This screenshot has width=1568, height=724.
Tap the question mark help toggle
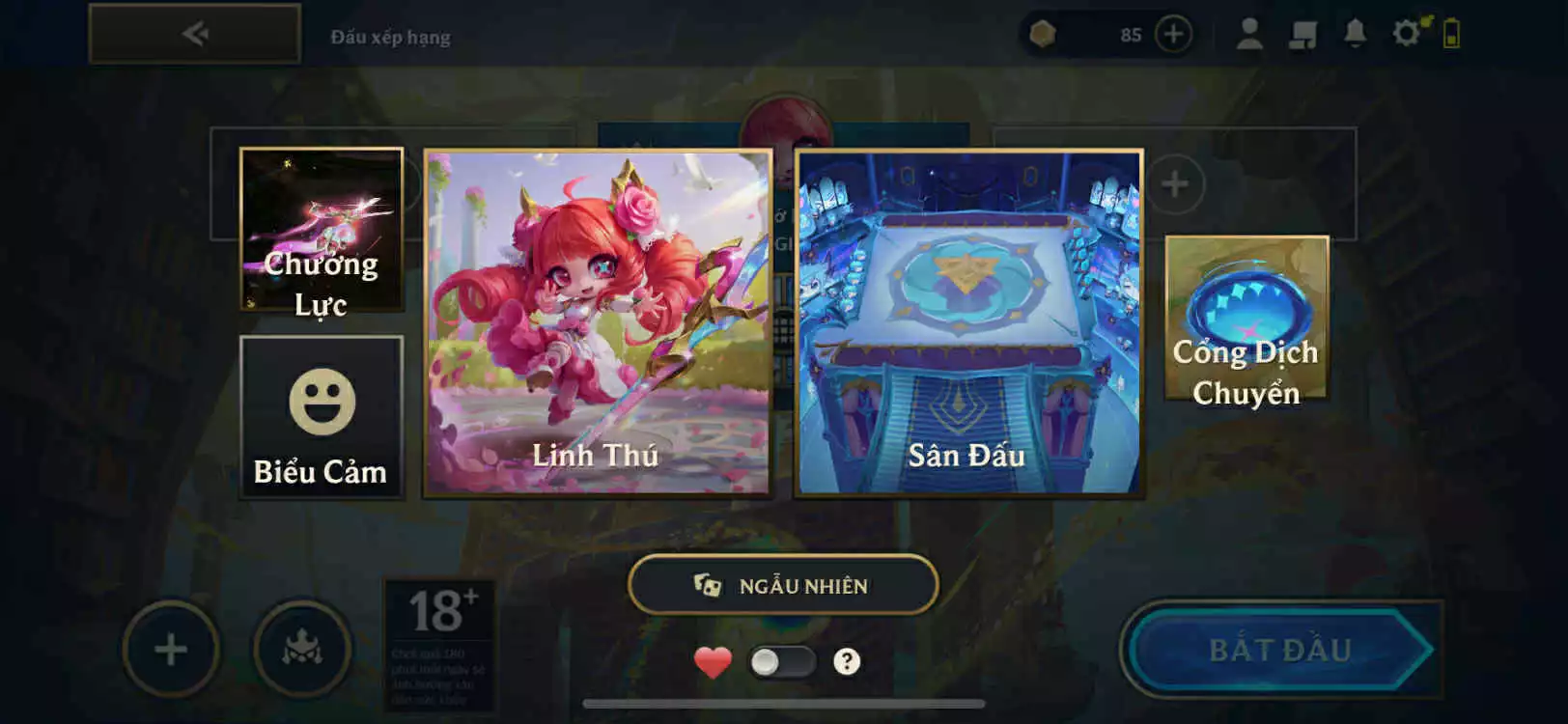tap(846, 661)
